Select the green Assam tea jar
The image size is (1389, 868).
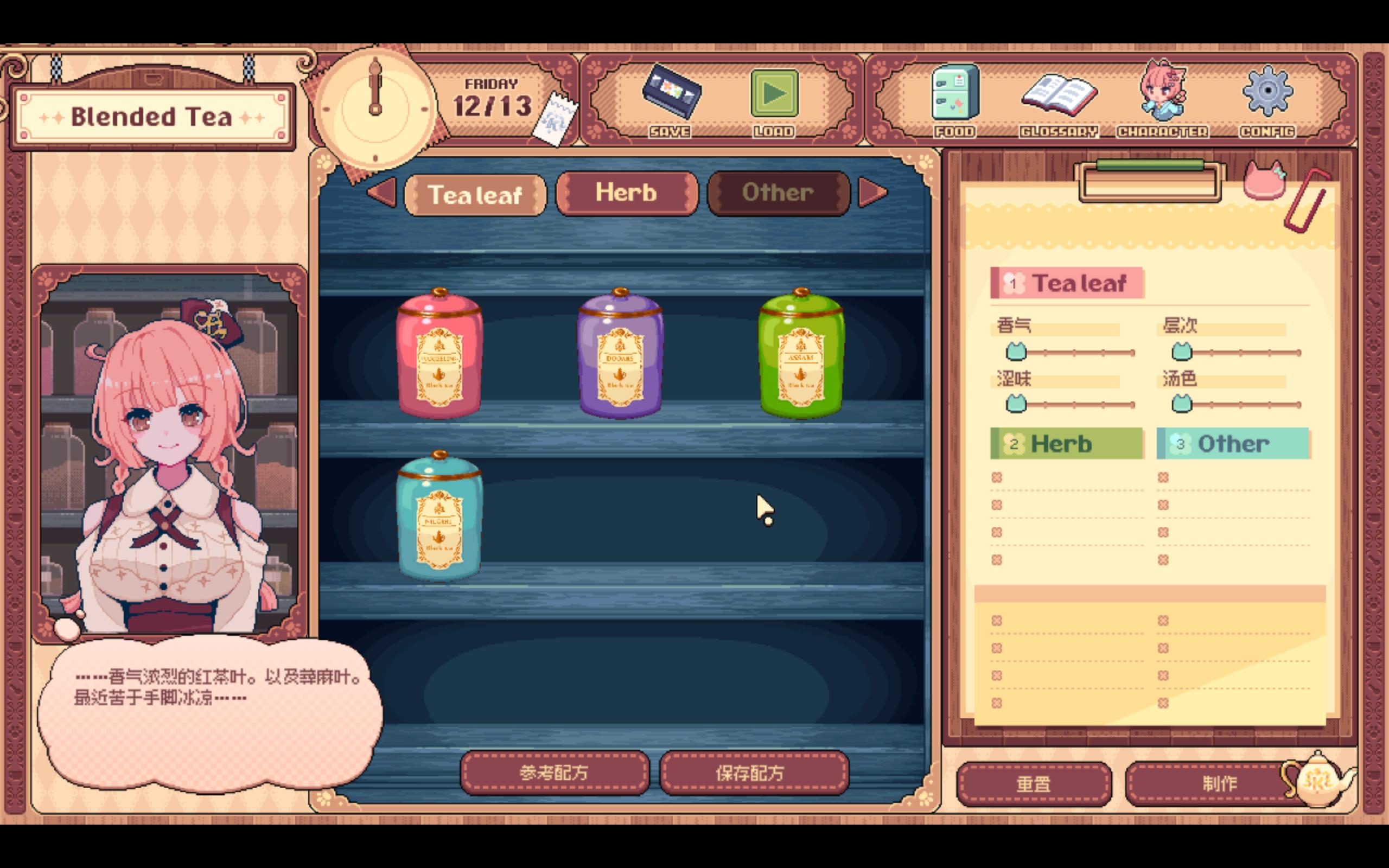[801, 354]
